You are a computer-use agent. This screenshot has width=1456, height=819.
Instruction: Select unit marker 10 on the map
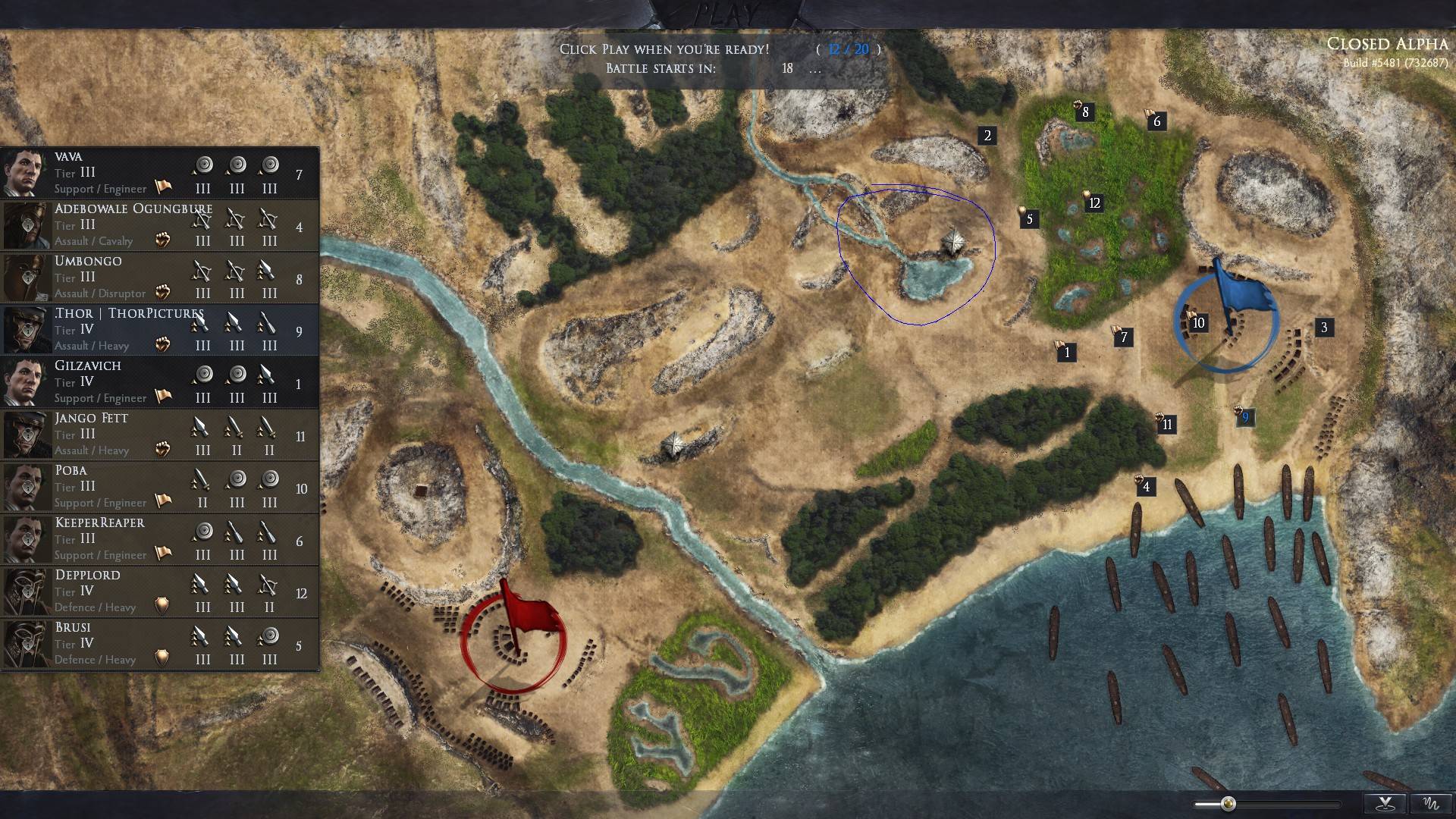1198,323
